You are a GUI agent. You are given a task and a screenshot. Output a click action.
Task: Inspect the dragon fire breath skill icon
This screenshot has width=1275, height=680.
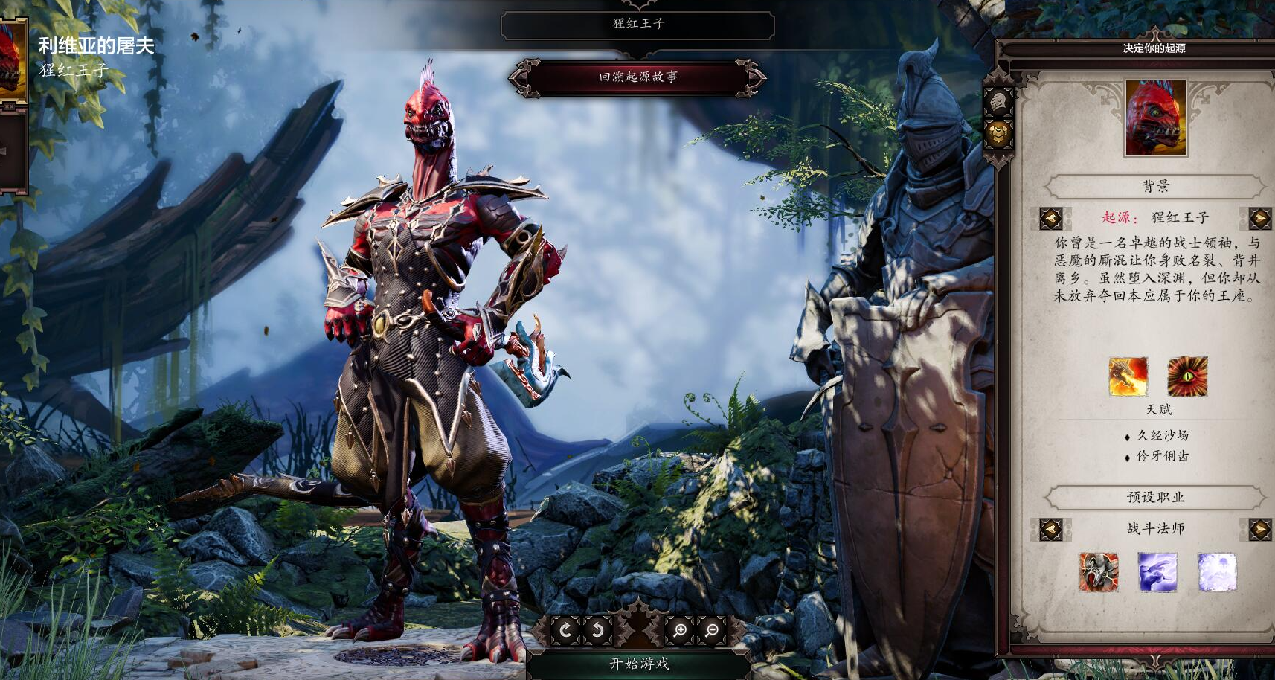(1127, 376)
